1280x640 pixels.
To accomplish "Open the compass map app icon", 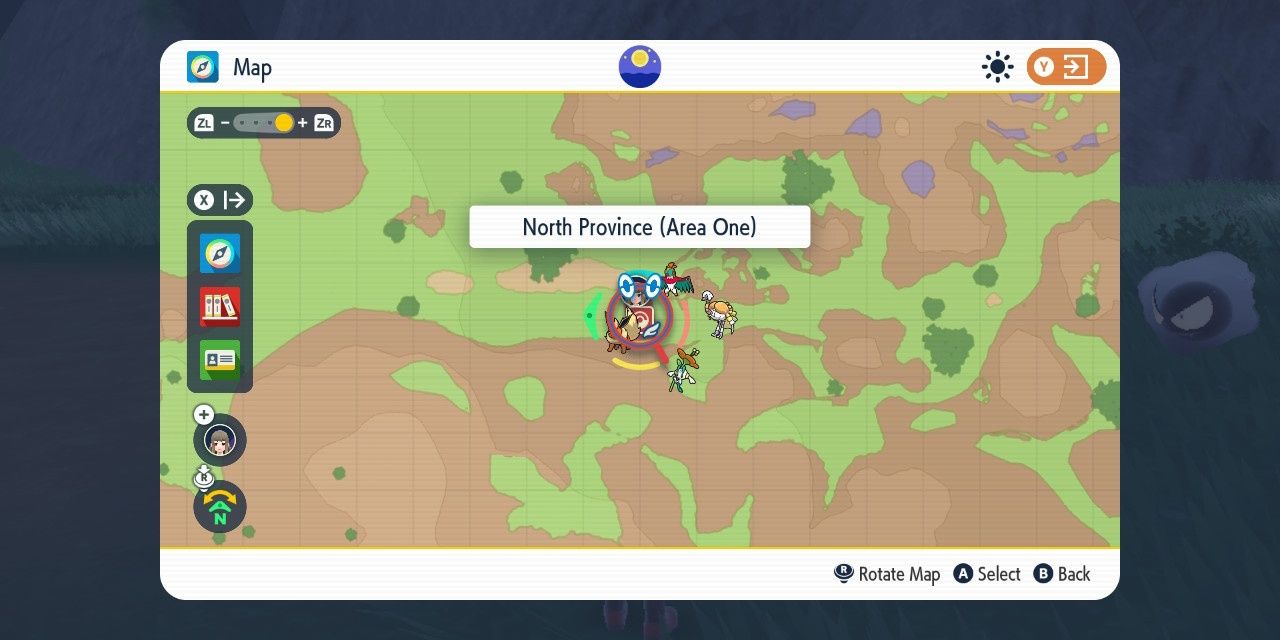I will click(220, 254).
